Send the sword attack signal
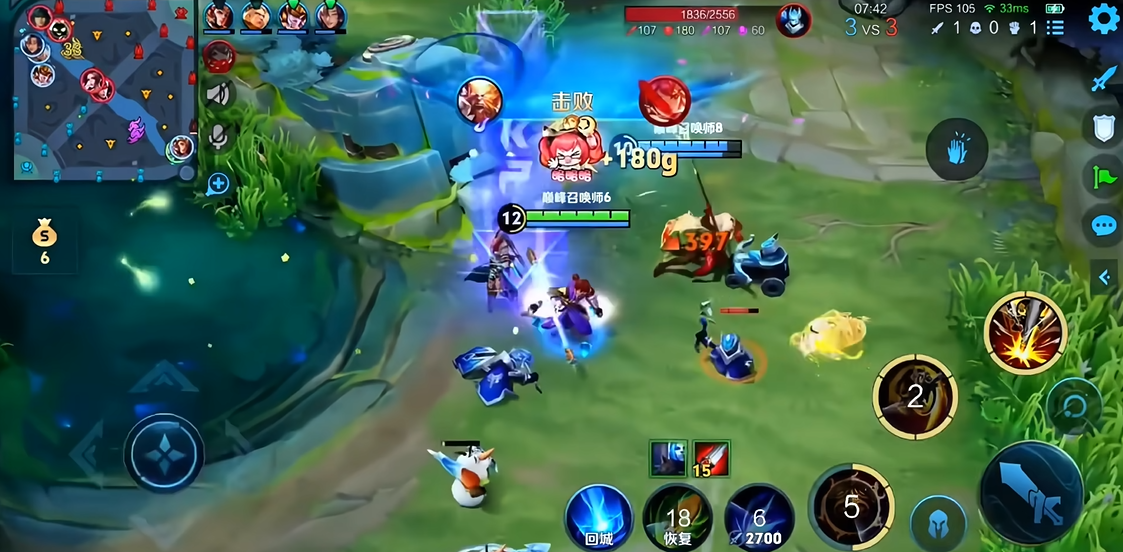The width and height of the screenshot is (1123, 552). coord(1103,79)
